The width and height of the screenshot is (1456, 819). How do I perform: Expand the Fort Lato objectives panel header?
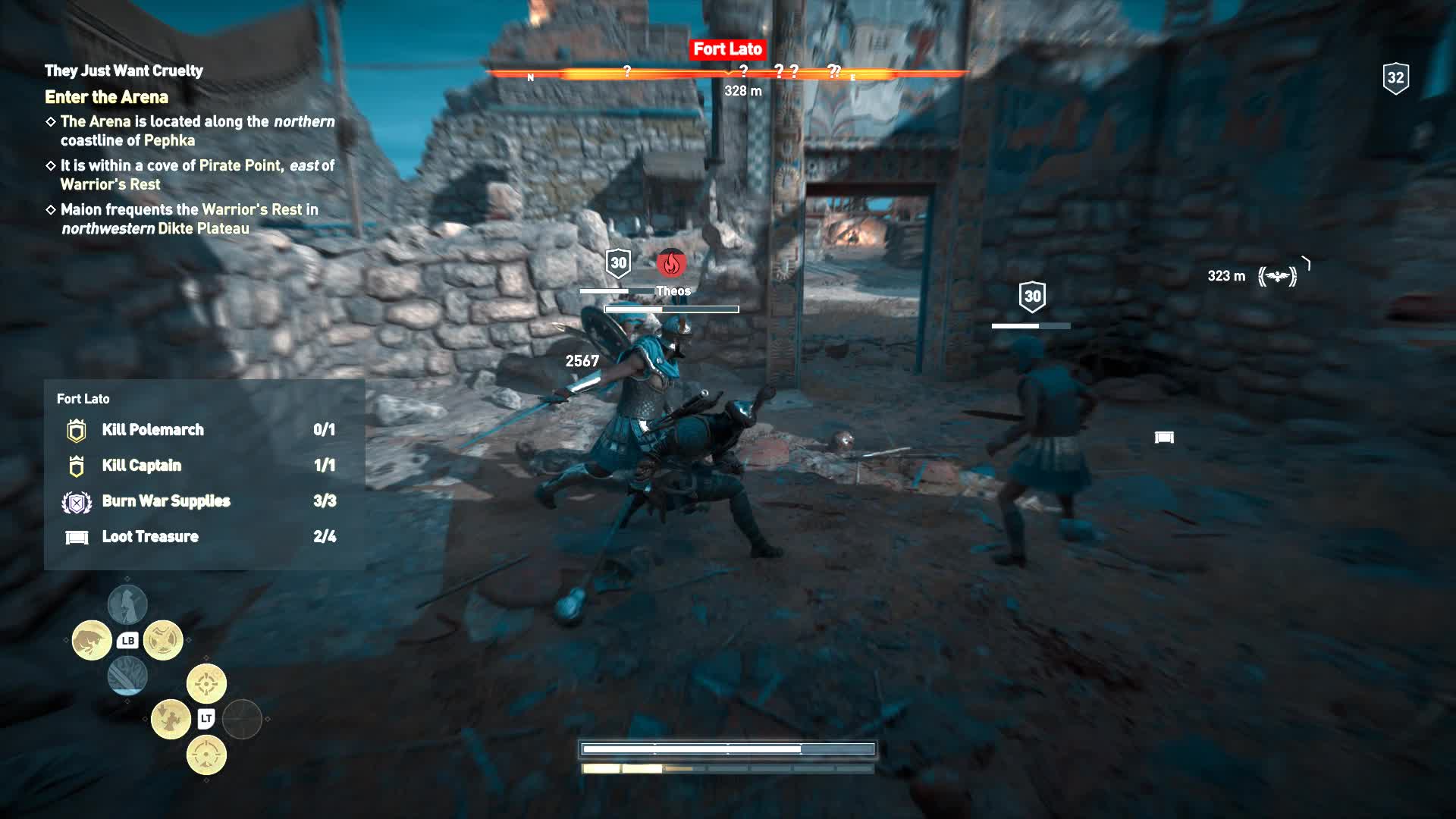[82, 398]
